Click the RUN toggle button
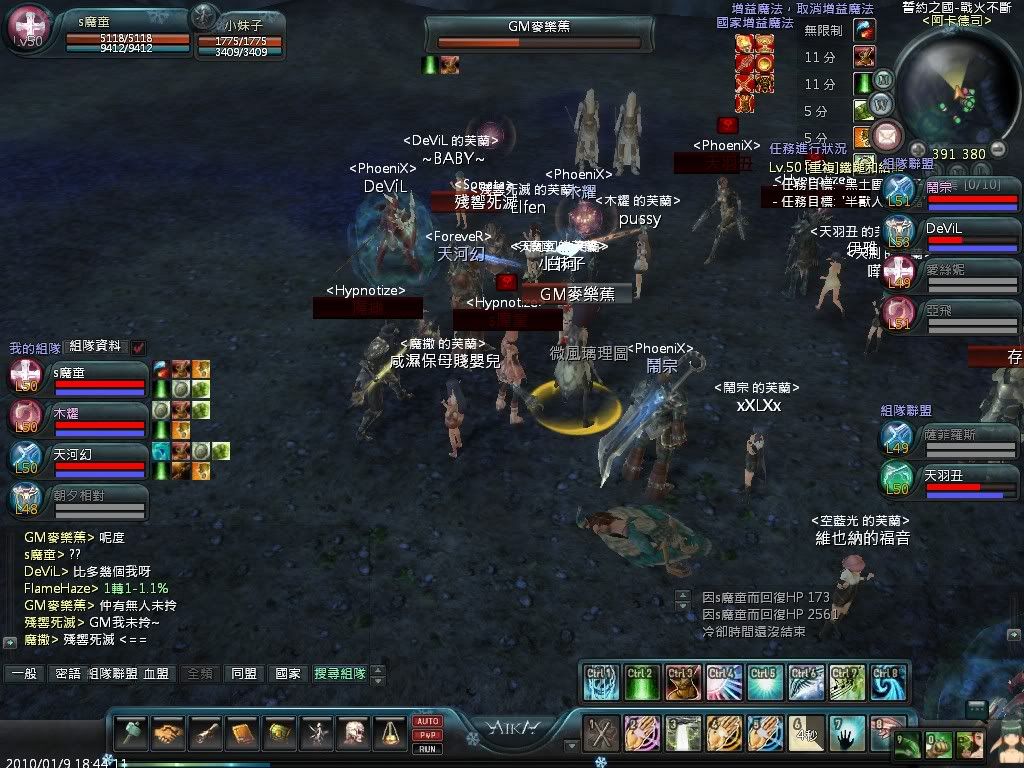The image size is (1024, 768). coord(427,748)
